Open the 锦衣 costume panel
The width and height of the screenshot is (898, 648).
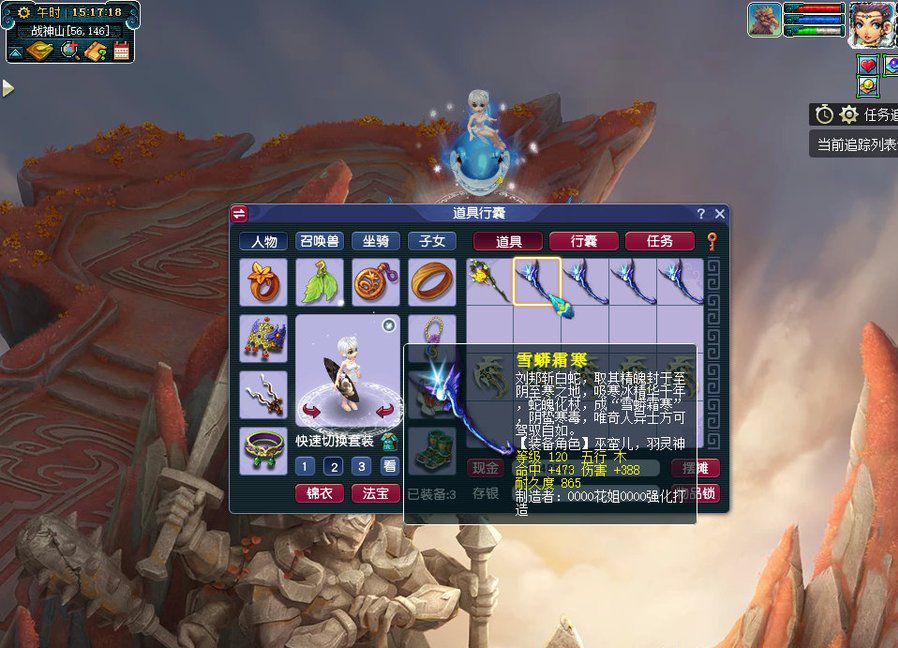click(319, 493)
